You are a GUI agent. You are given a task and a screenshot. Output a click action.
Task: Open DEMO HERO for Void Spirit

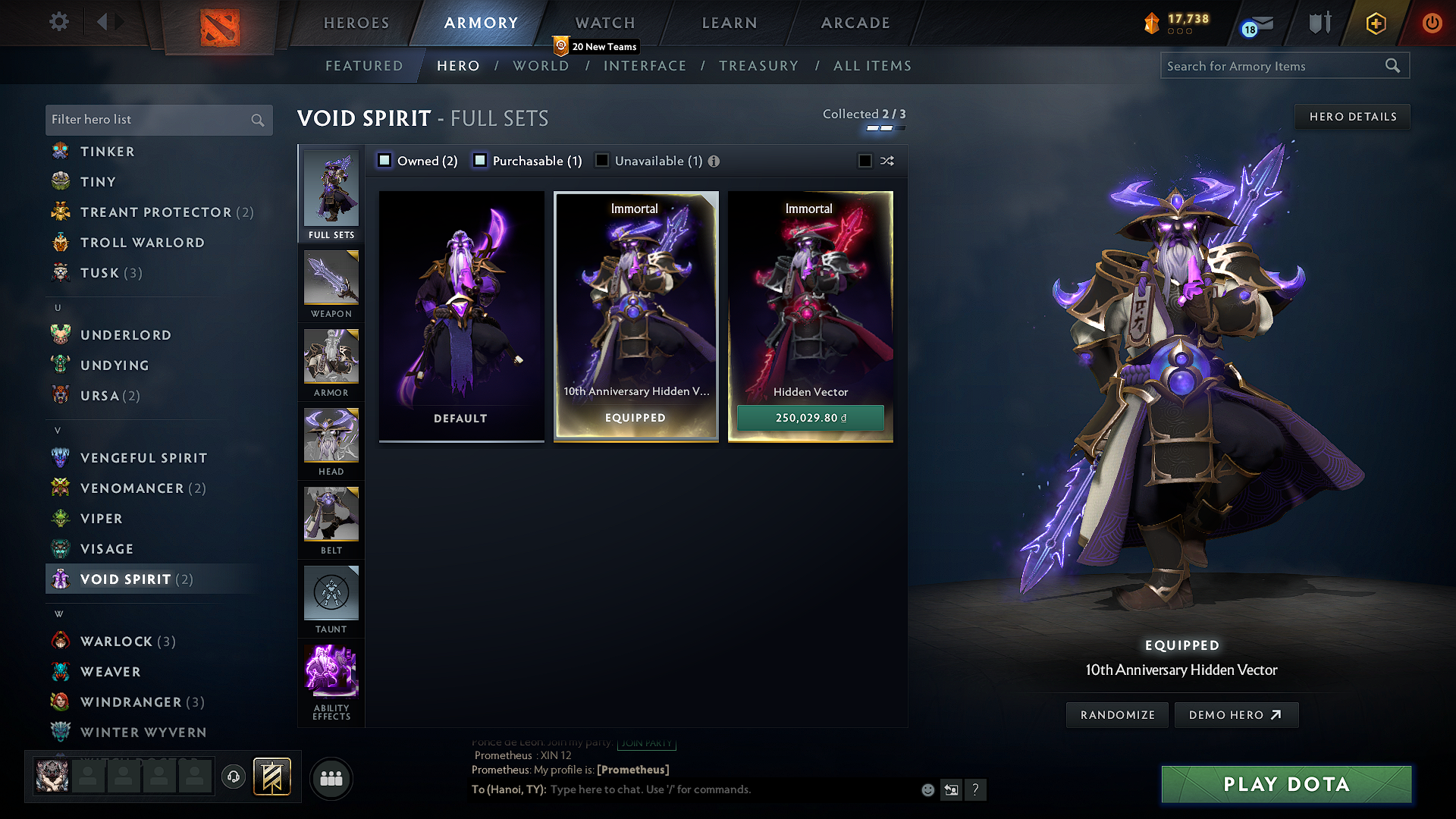click(x=1236, y=714)
